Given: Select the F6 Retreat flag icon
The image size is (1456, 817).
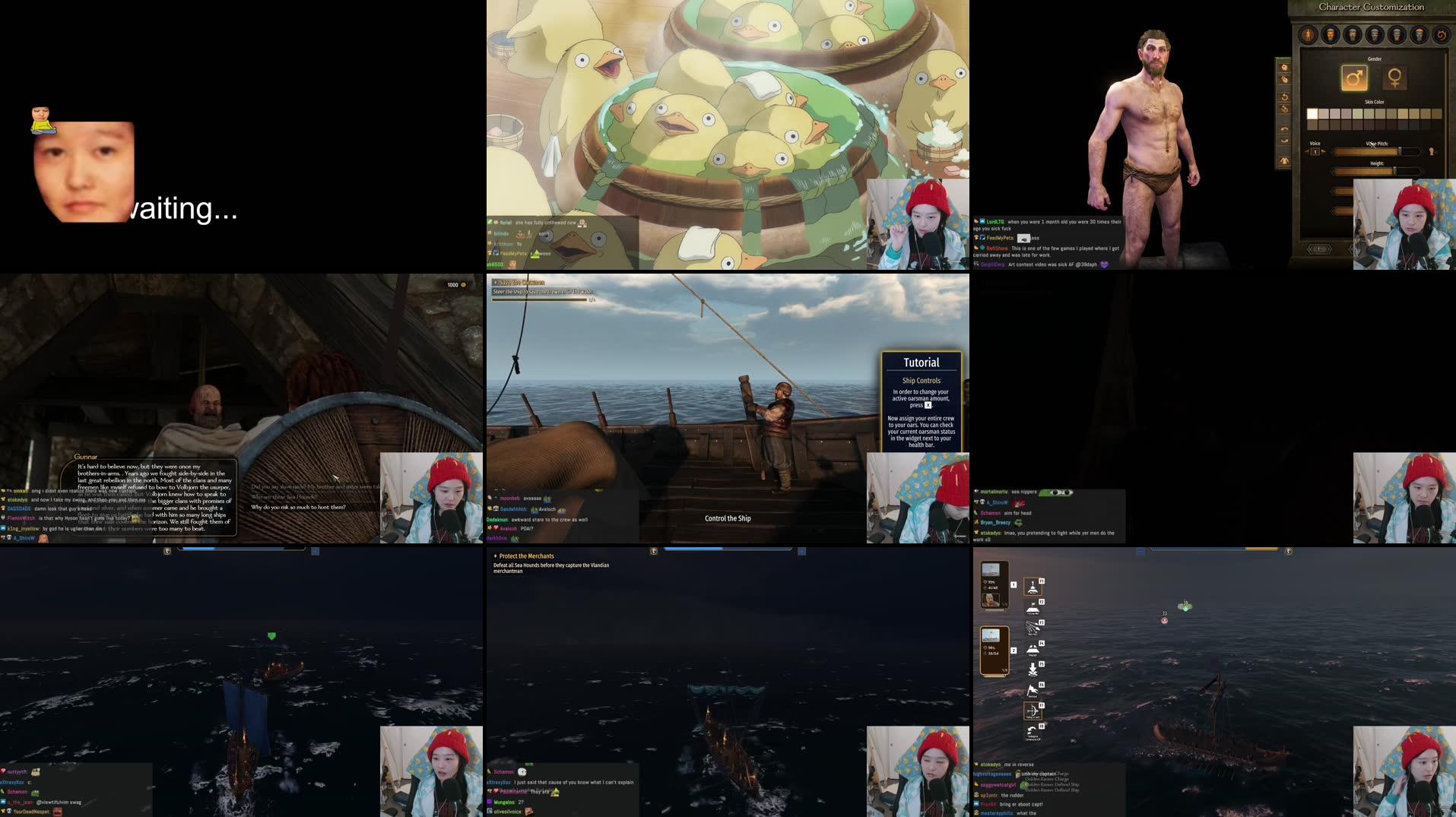Looking at the screenshot, I should [1033, 689].
